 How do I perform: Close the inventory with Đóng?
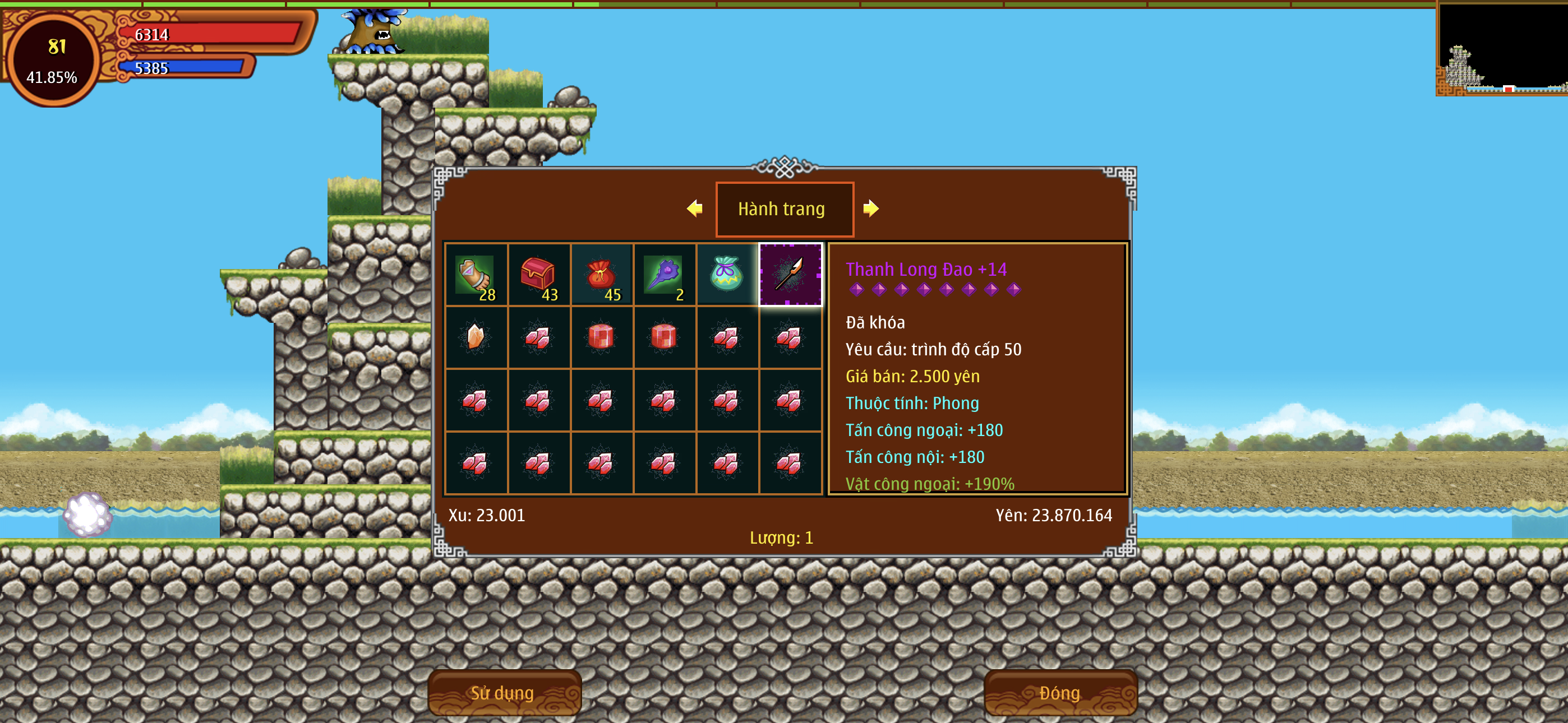1060,693
